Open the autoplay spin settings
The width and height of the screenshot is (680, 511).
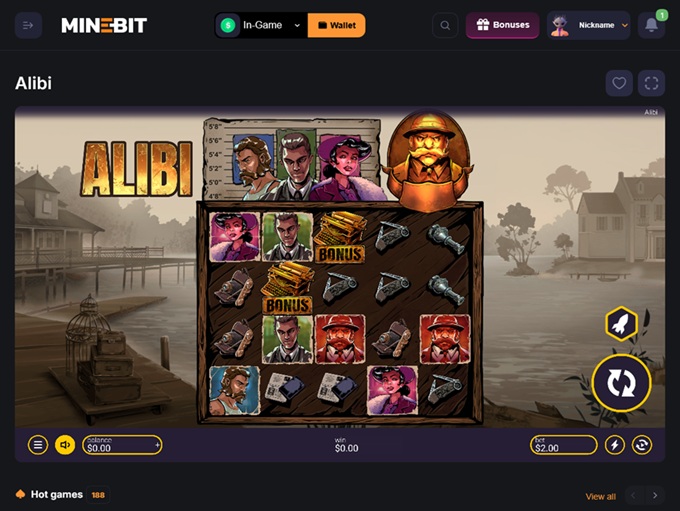pyautogui.click(x=642, y=445)
